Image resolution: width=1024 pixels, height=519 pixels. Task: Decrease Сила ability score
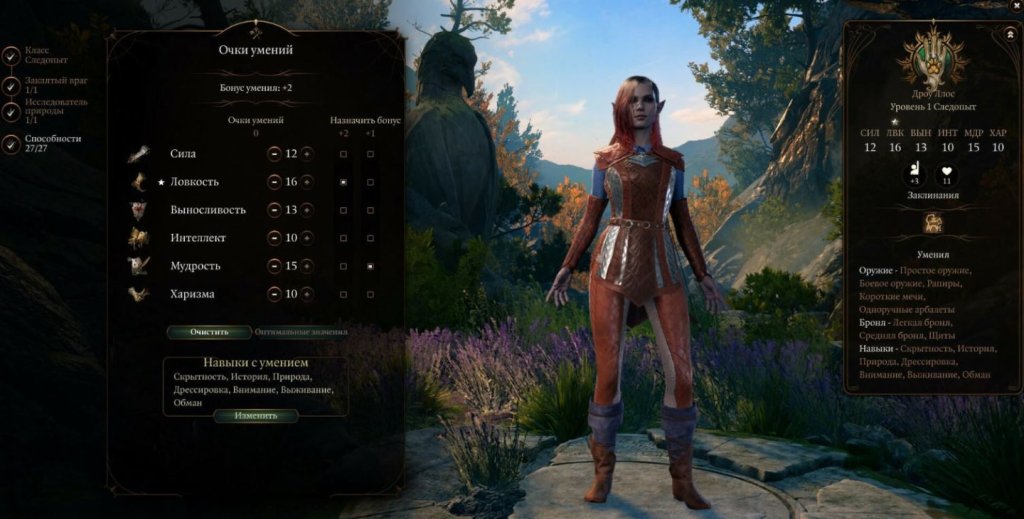(x=274, y=154)
